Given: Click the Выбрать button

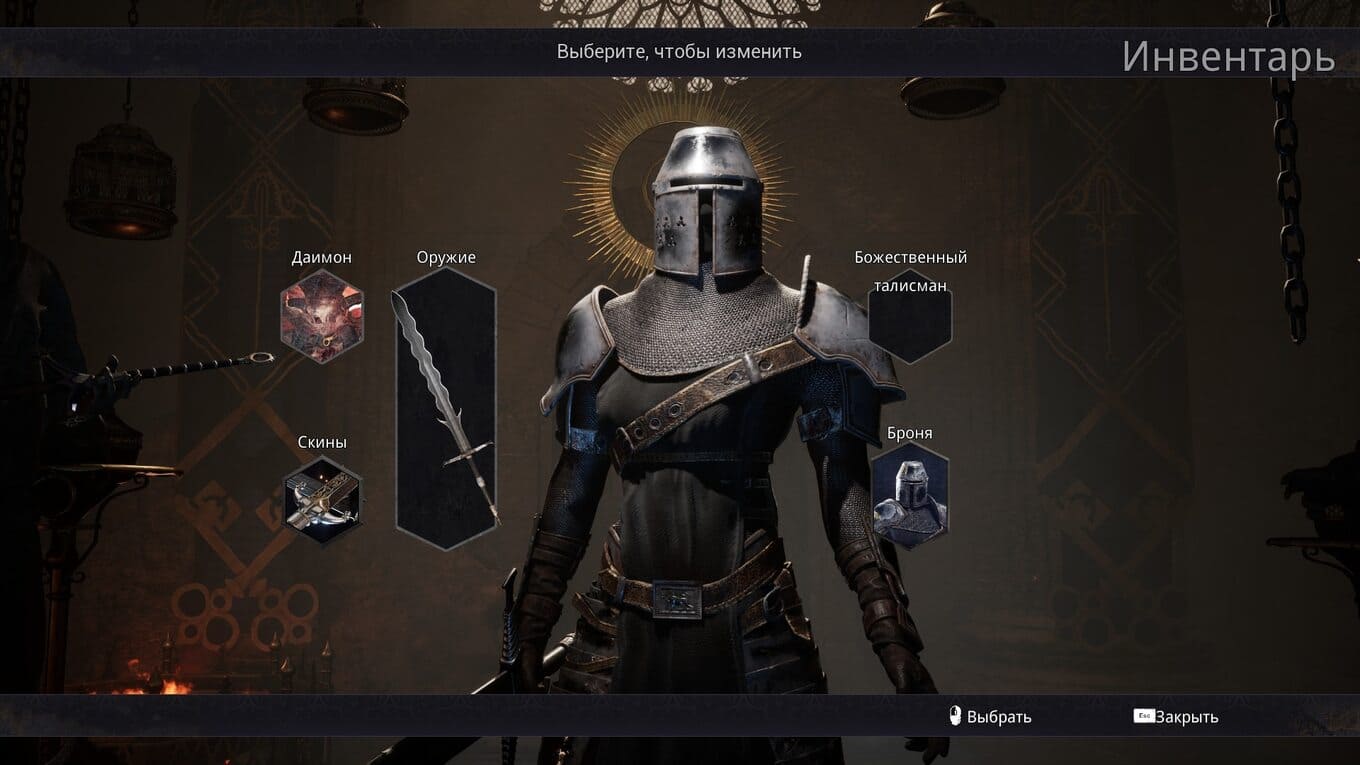Looking at the screenshot, I should [x=990, y=717].
